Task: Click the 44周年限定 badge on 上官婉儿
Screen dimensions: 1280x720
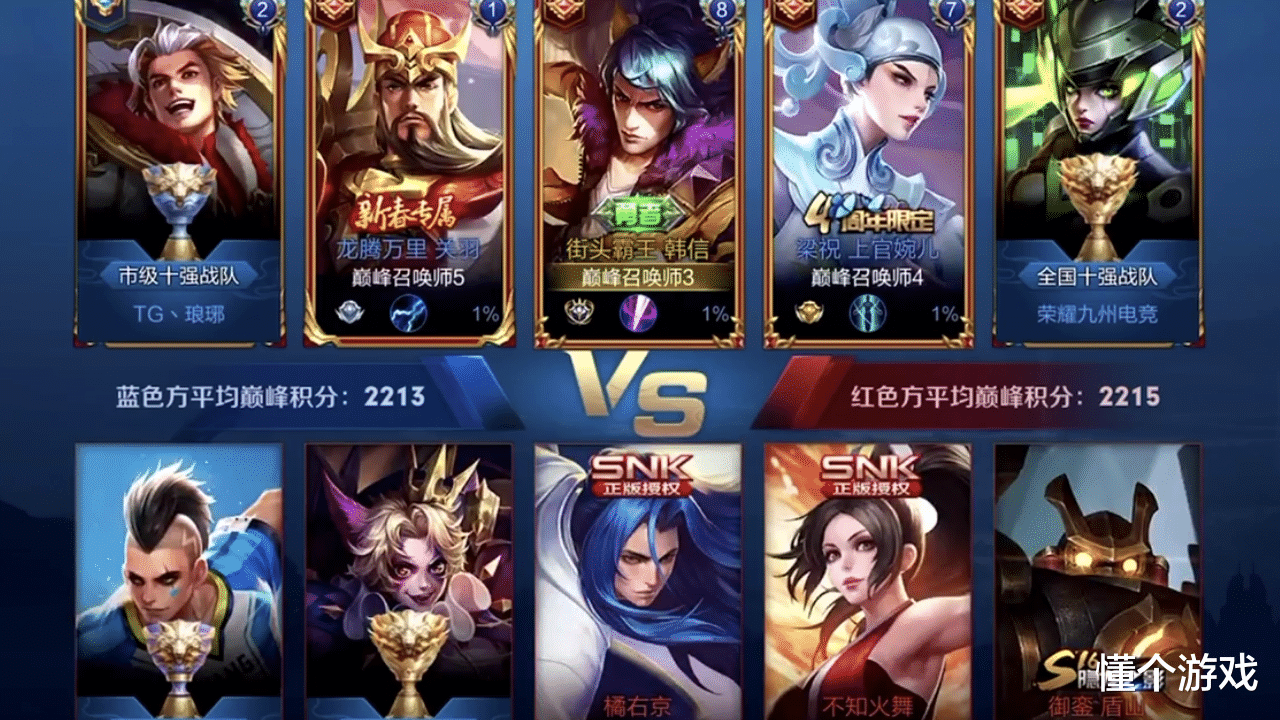Action: click(868, 212)
